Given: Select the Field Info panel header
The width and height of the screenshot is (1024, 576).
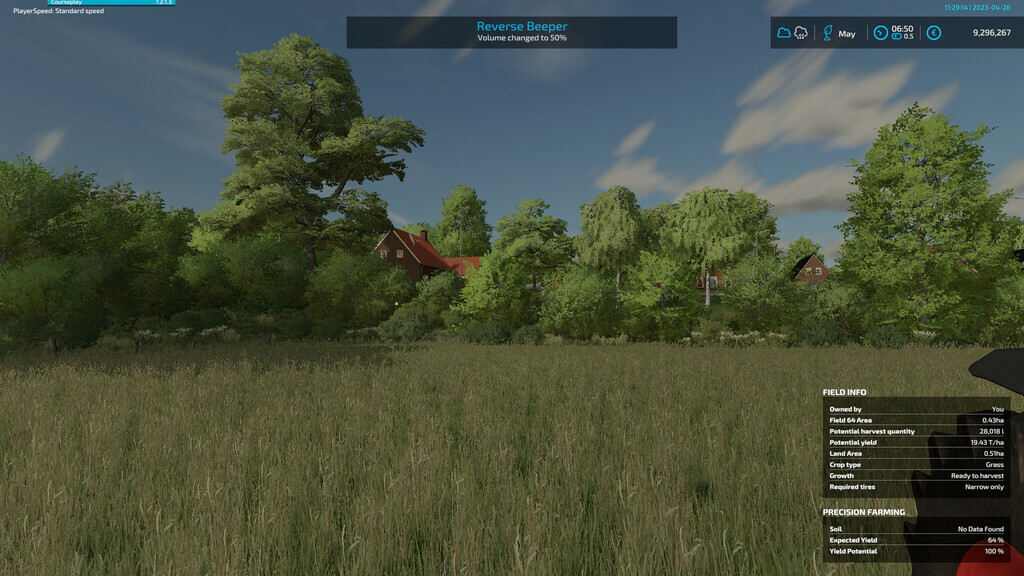Looking at the screenshot, I should 845,393.
